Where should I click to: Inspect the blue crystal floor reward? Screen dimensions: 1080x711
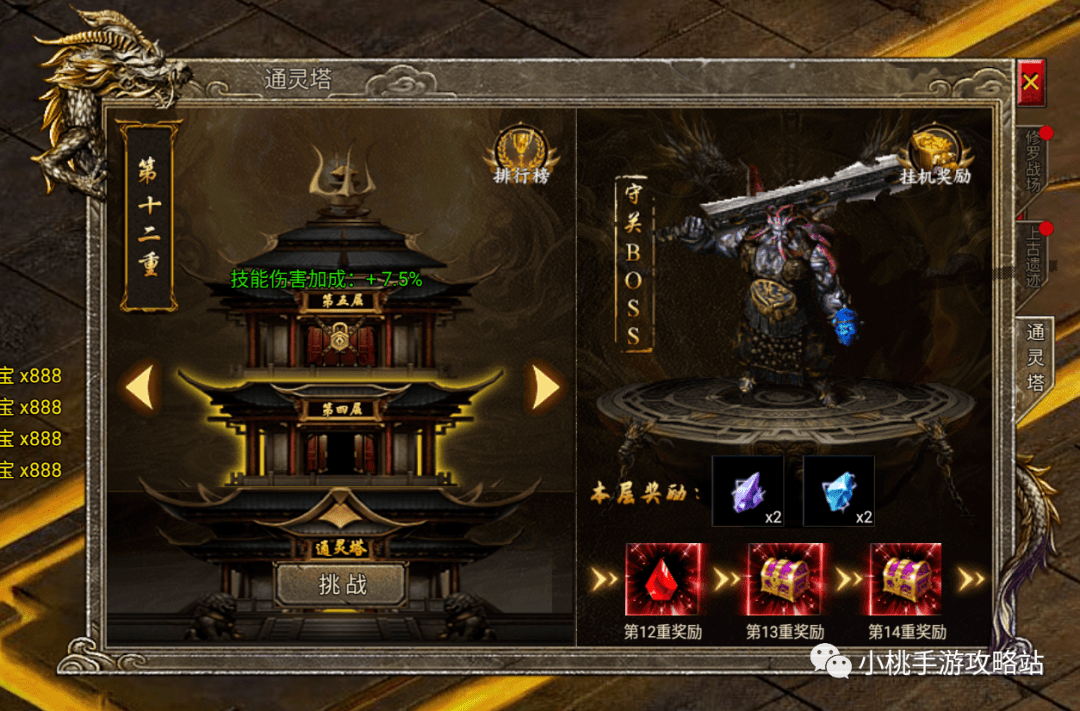[x=839, y=491]
